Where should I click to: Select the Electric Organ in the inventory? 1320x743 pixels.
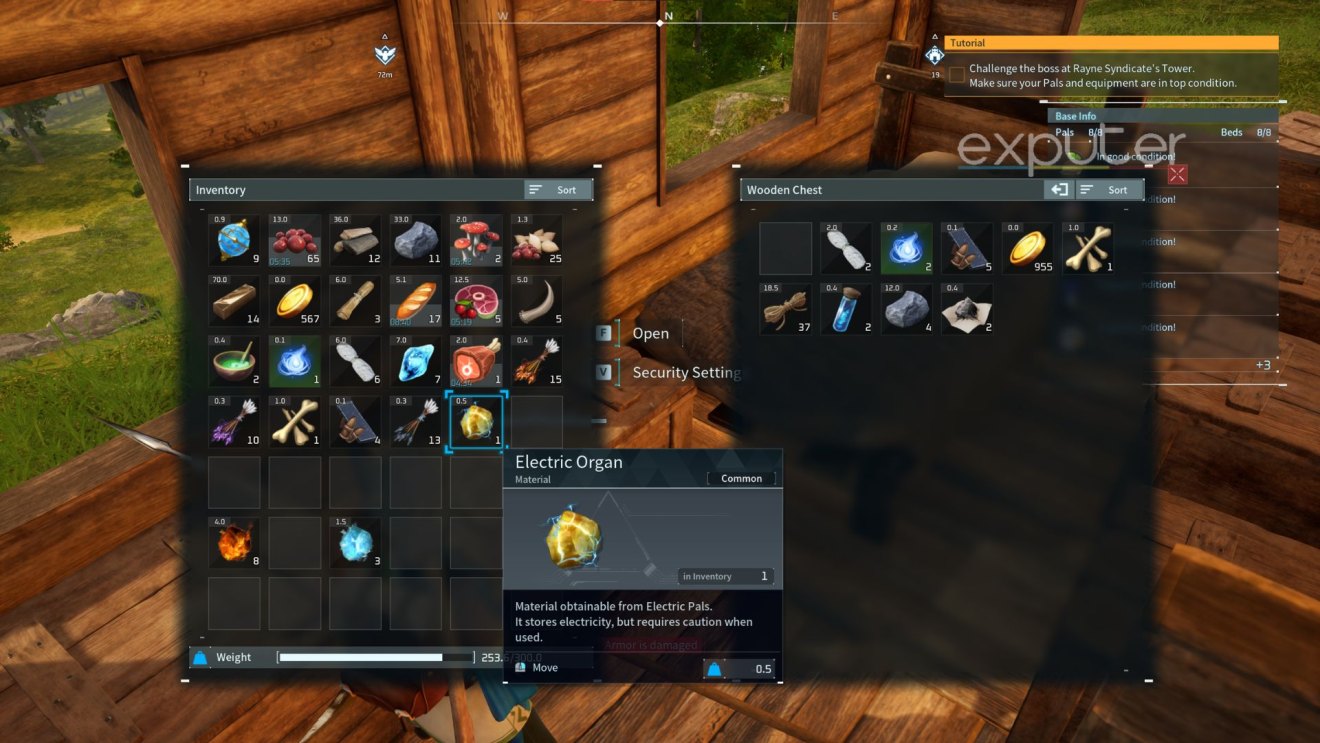click(x=475, y=420)
